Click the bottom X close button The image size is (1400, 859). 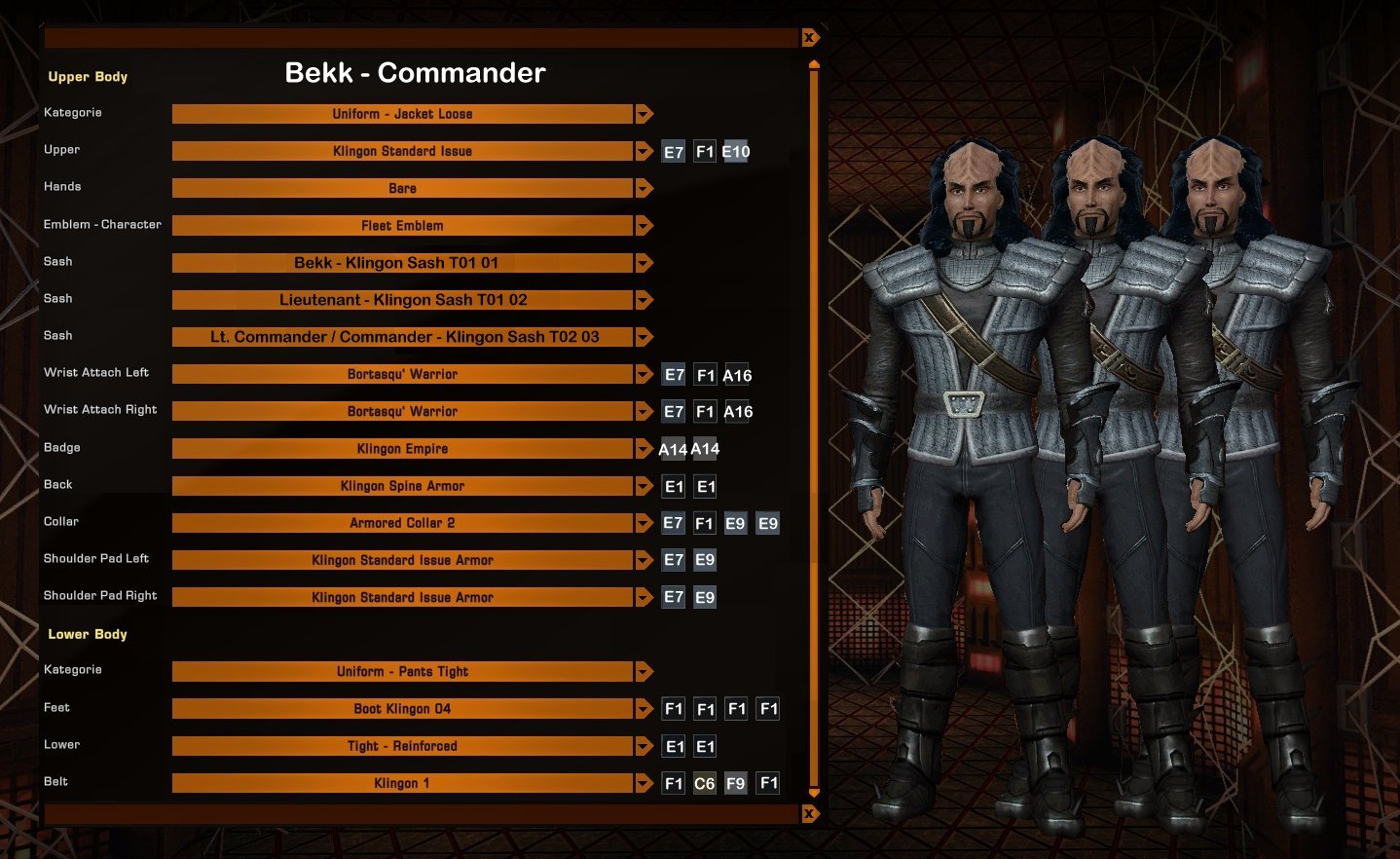(x=809, y=813)
